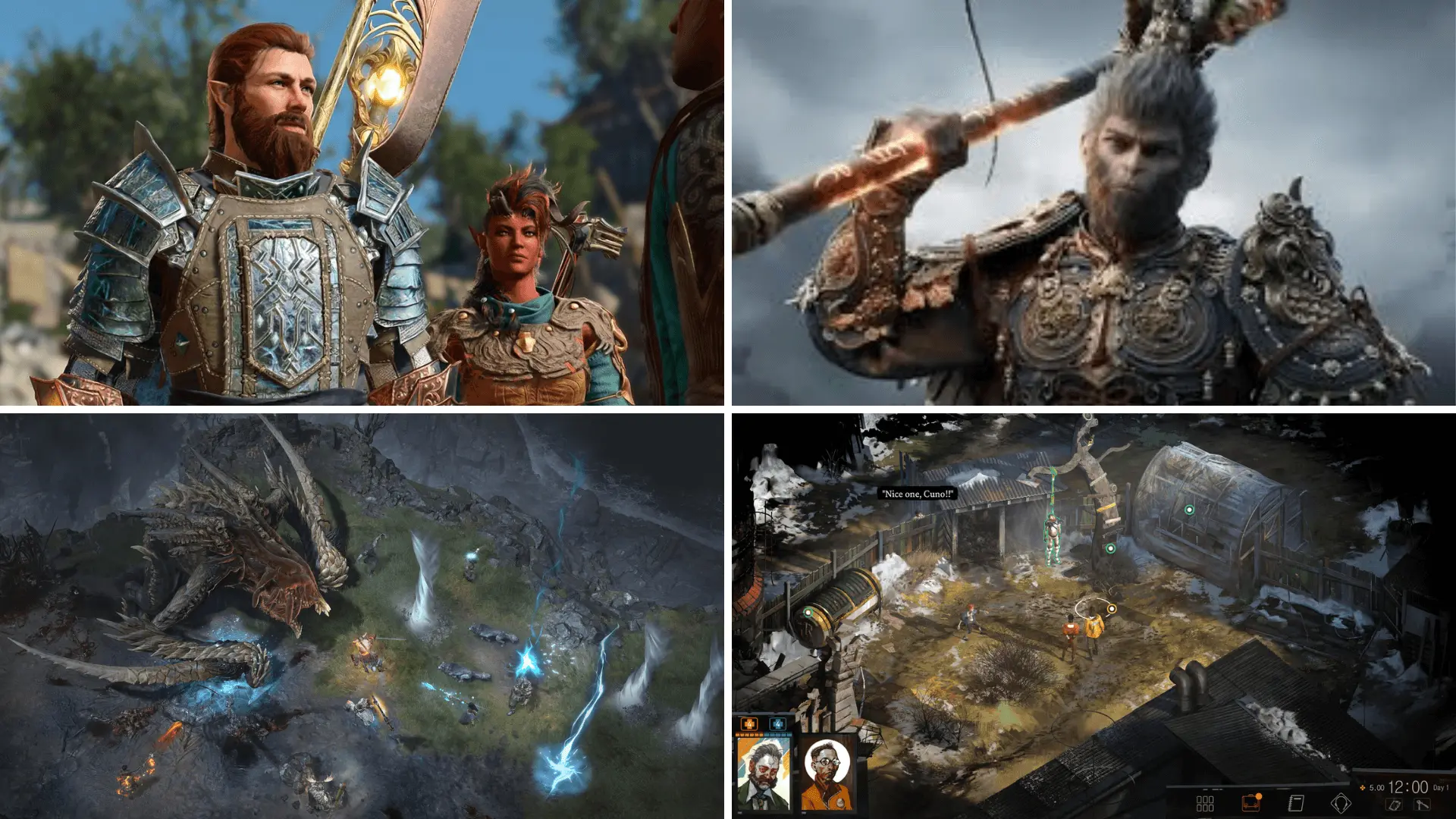This screenshot has width=1456, height=819.
Task: Open the Thought Cabinet diamond icon
Action: point(1342,803)
